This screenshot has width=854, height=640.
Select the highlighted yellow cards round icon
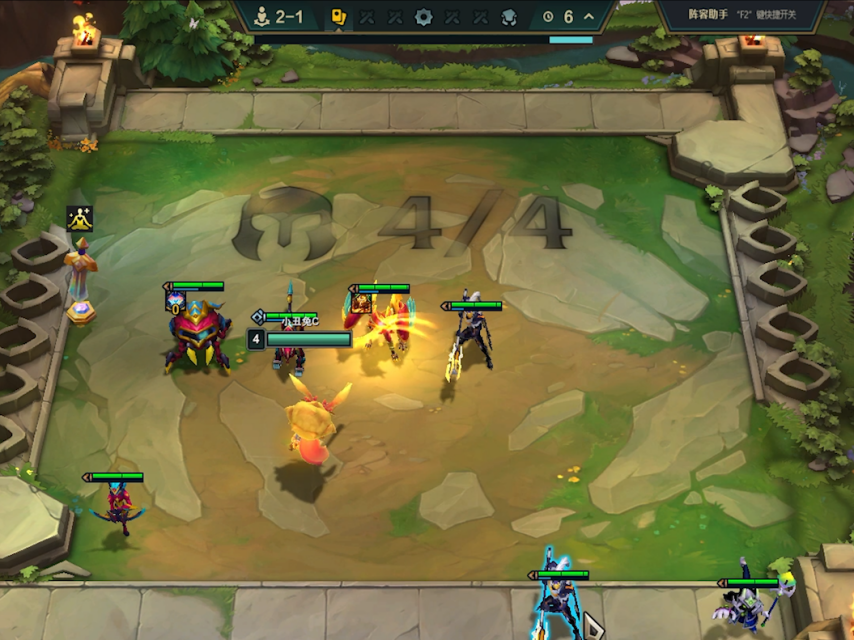tap(339, 16)
